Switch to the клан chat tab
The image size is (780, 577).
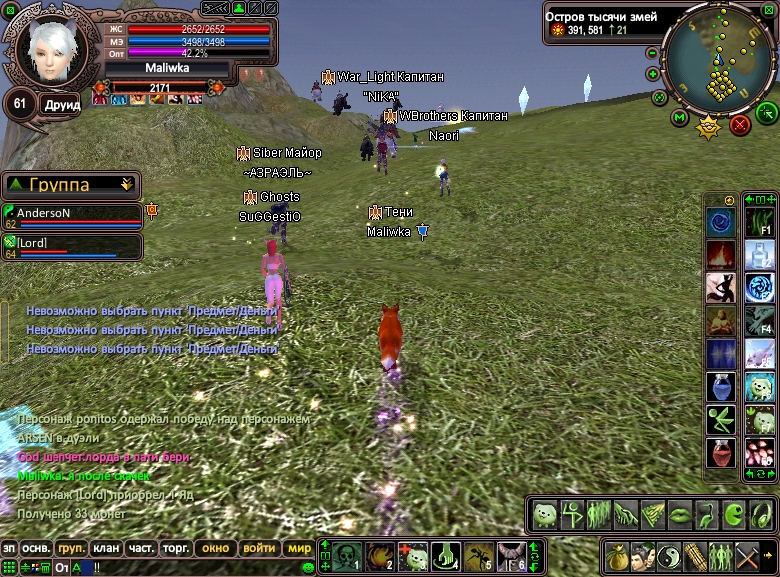[106, 548]
